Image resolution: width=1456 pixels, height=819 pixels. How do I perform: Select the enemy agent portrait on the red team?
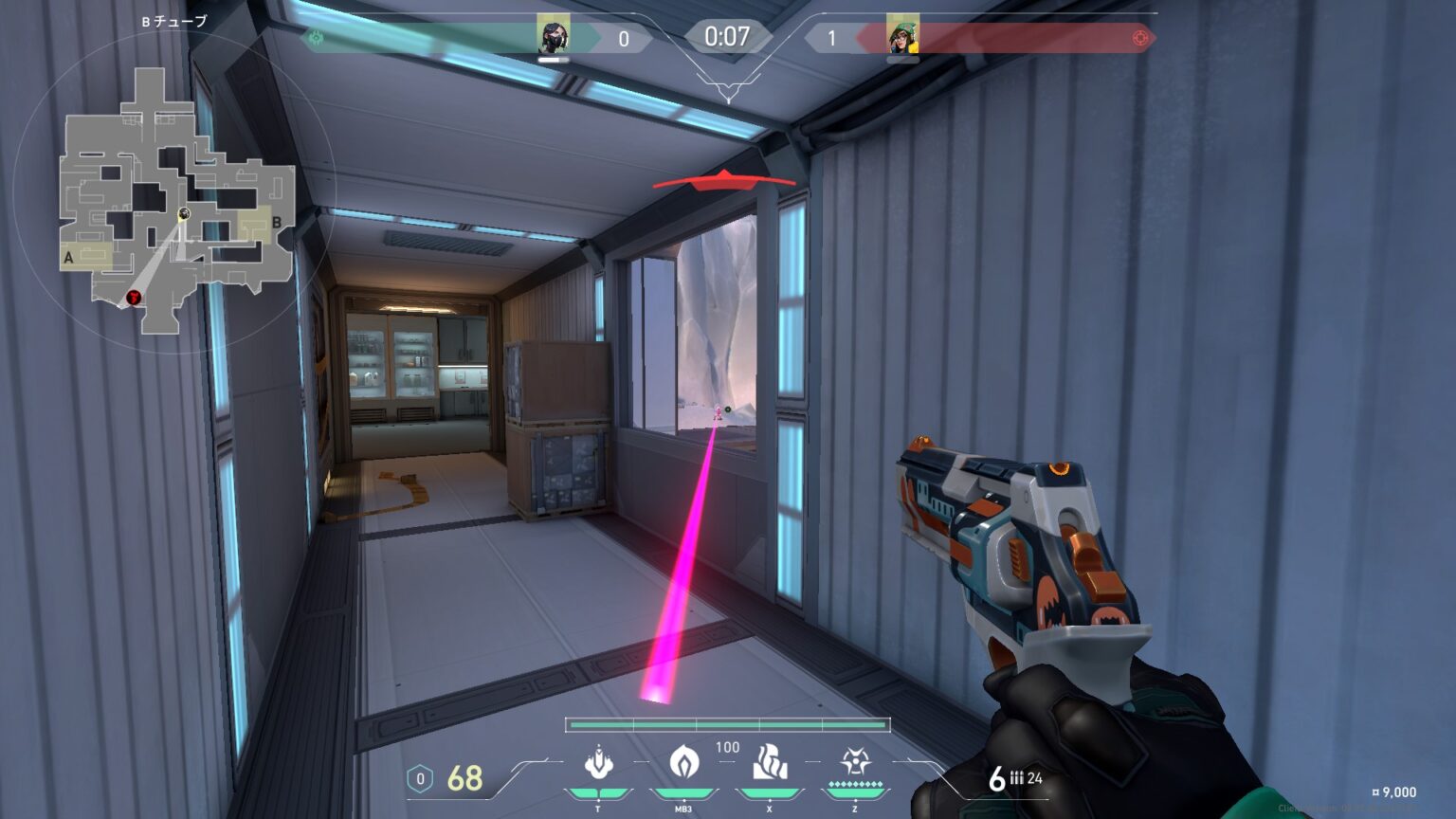tap(902, 36)
